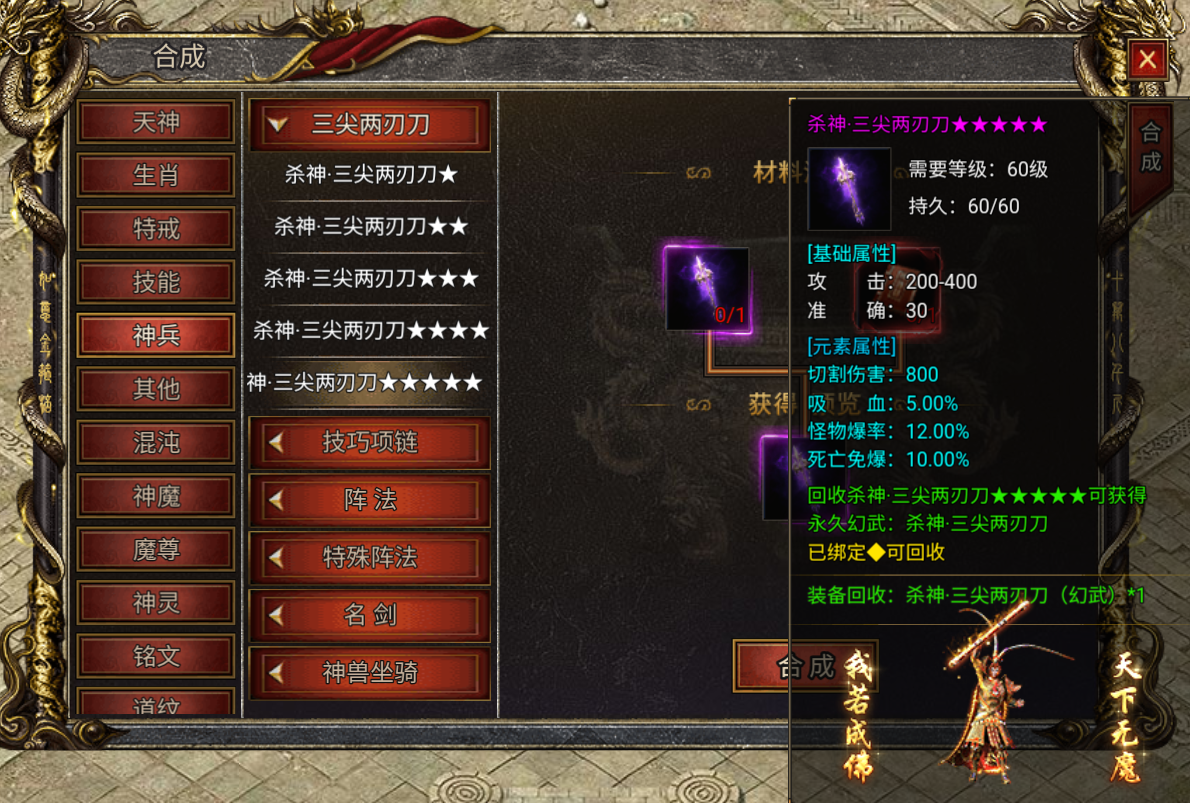Select the 神魔 category
The height and width of the screenshot is (803, 1190).
(x=156, y=496)
